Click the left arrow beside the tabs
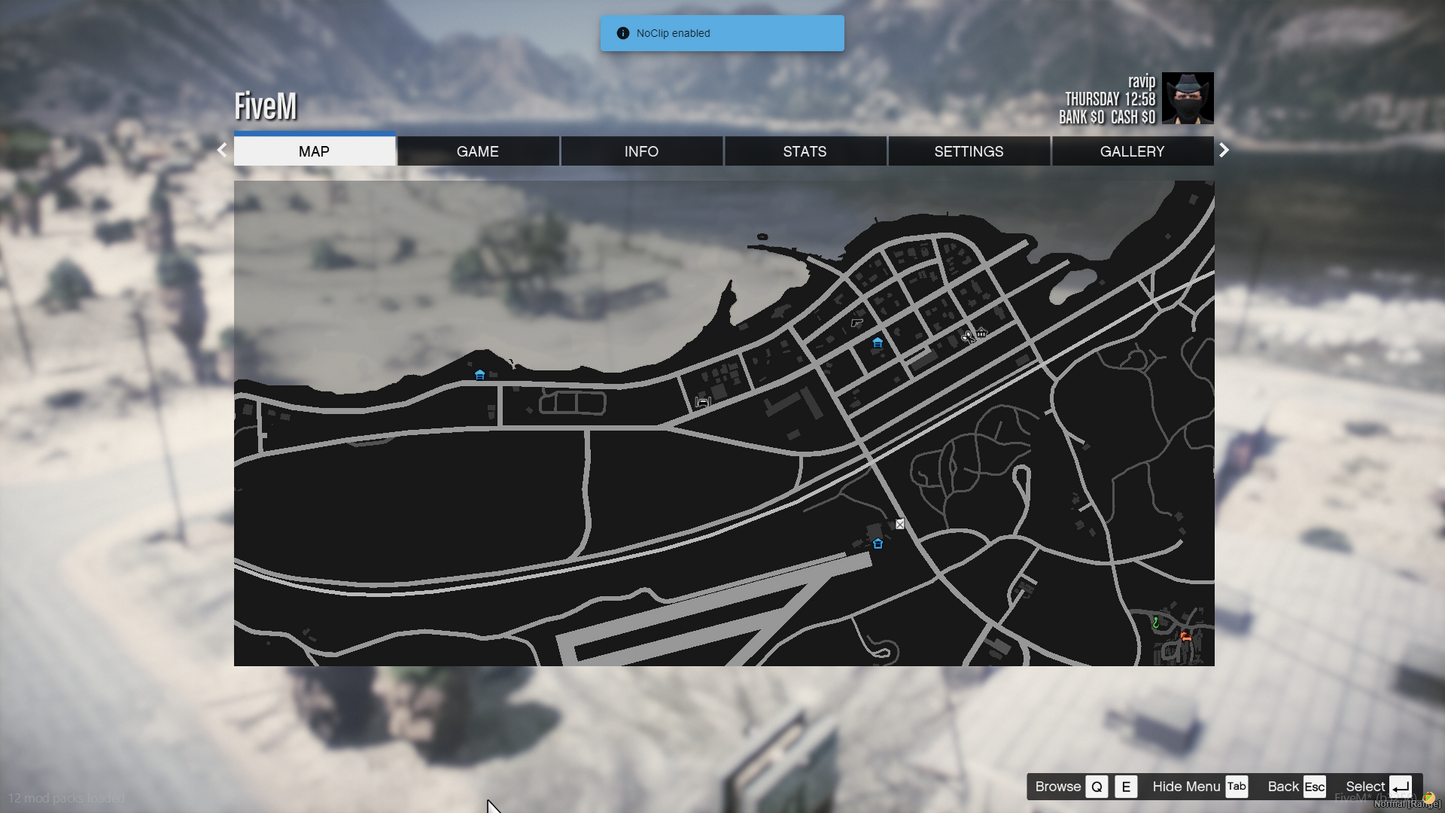 point(222,150)
